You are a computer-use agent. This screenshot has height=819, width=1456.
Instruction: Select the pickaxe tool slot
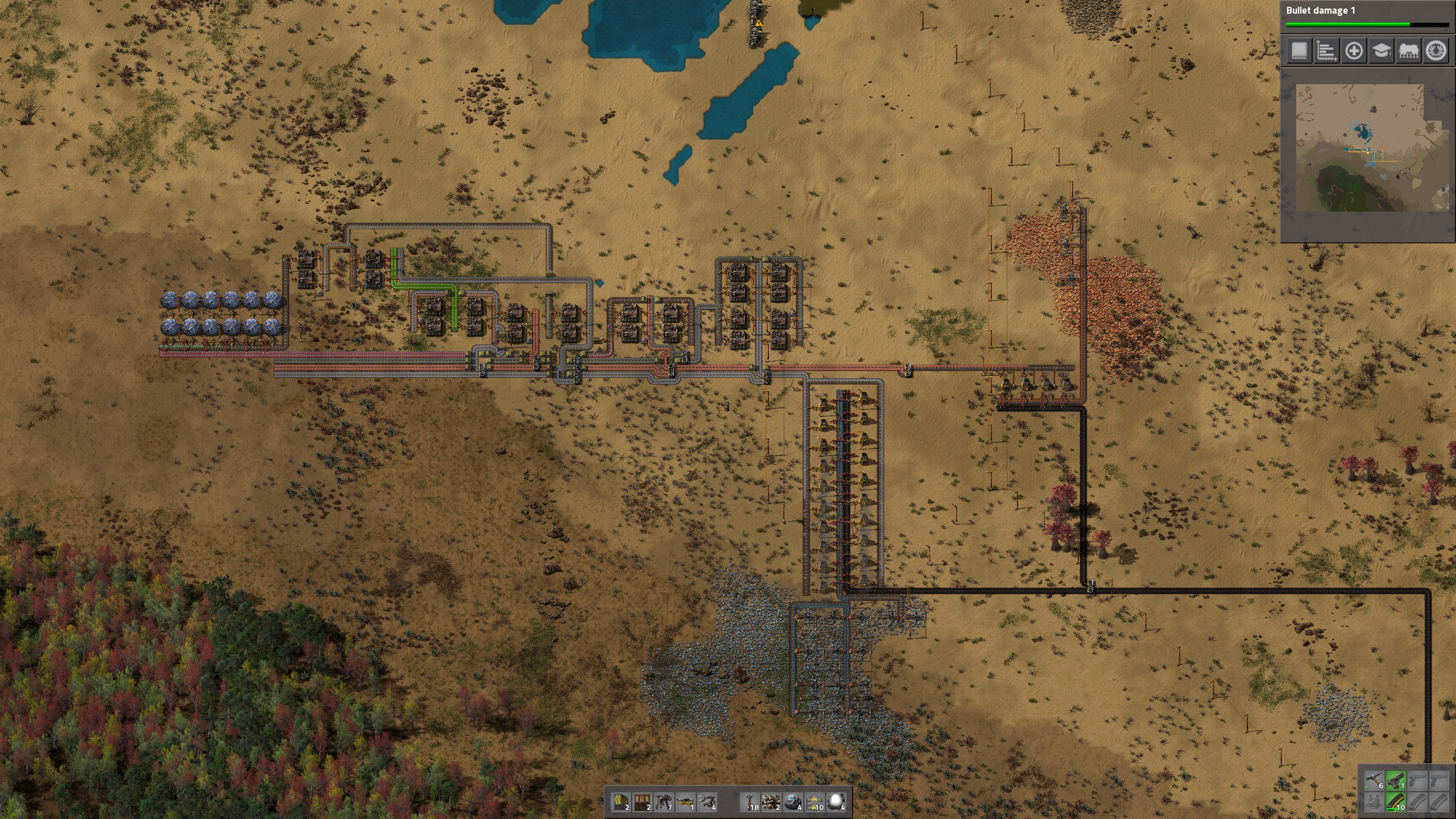(x=1375, y=781)
